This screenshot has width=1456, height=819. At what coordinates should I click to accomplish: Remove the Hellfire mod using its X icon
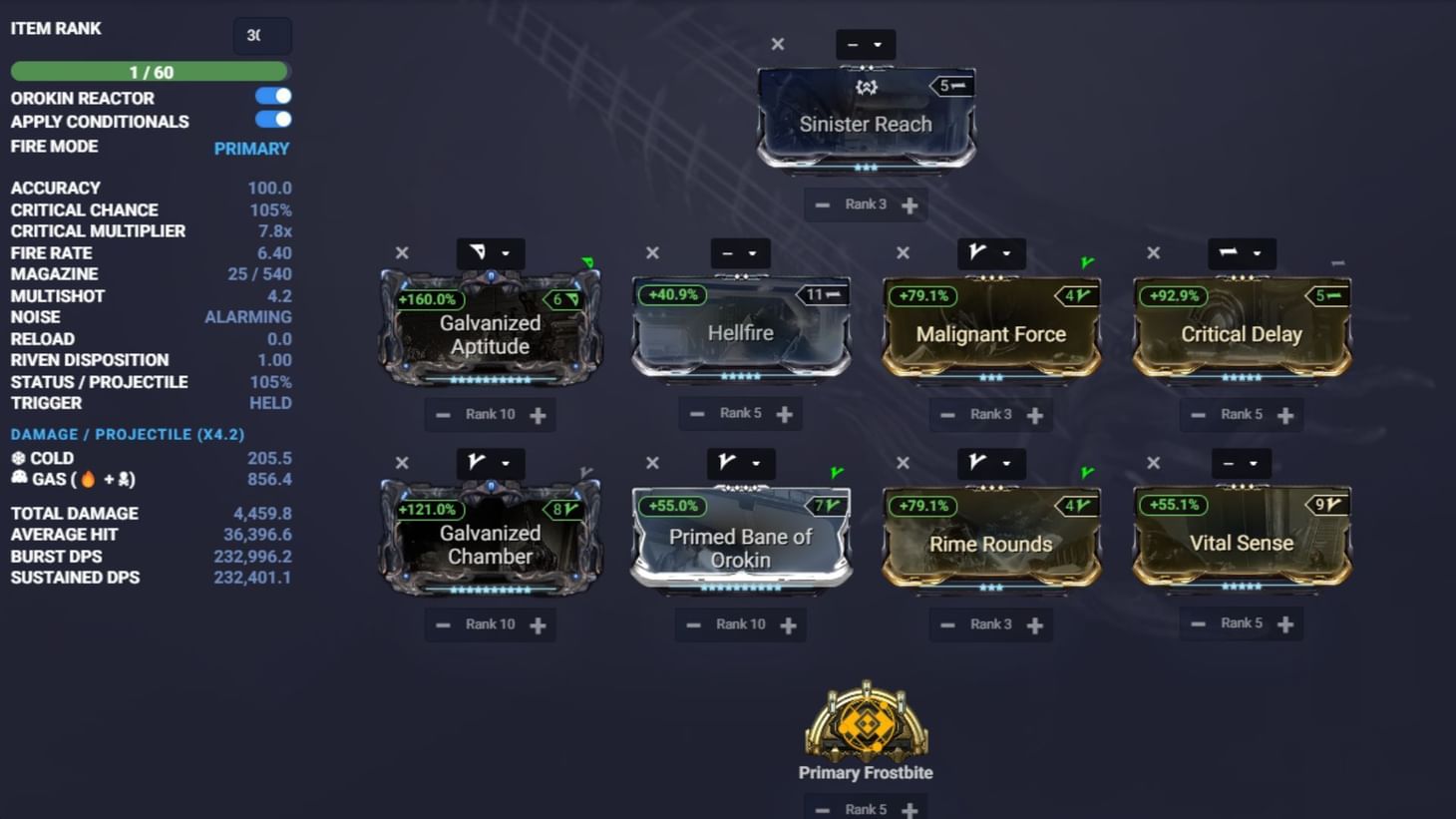coord(651,253)
